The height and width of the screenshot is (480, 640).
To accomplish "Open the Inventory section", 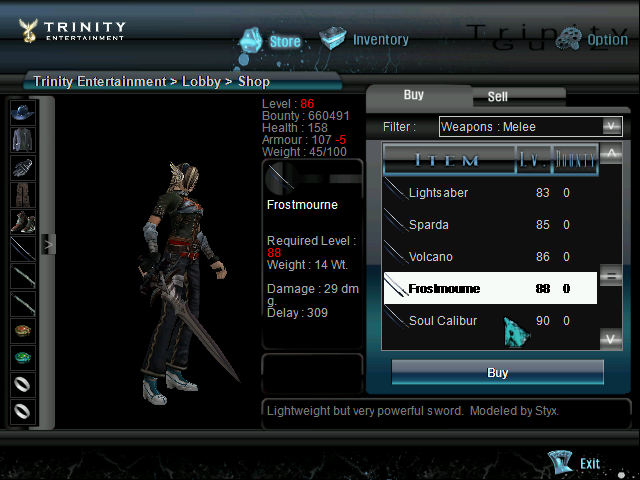I will [x=365, y=40].
